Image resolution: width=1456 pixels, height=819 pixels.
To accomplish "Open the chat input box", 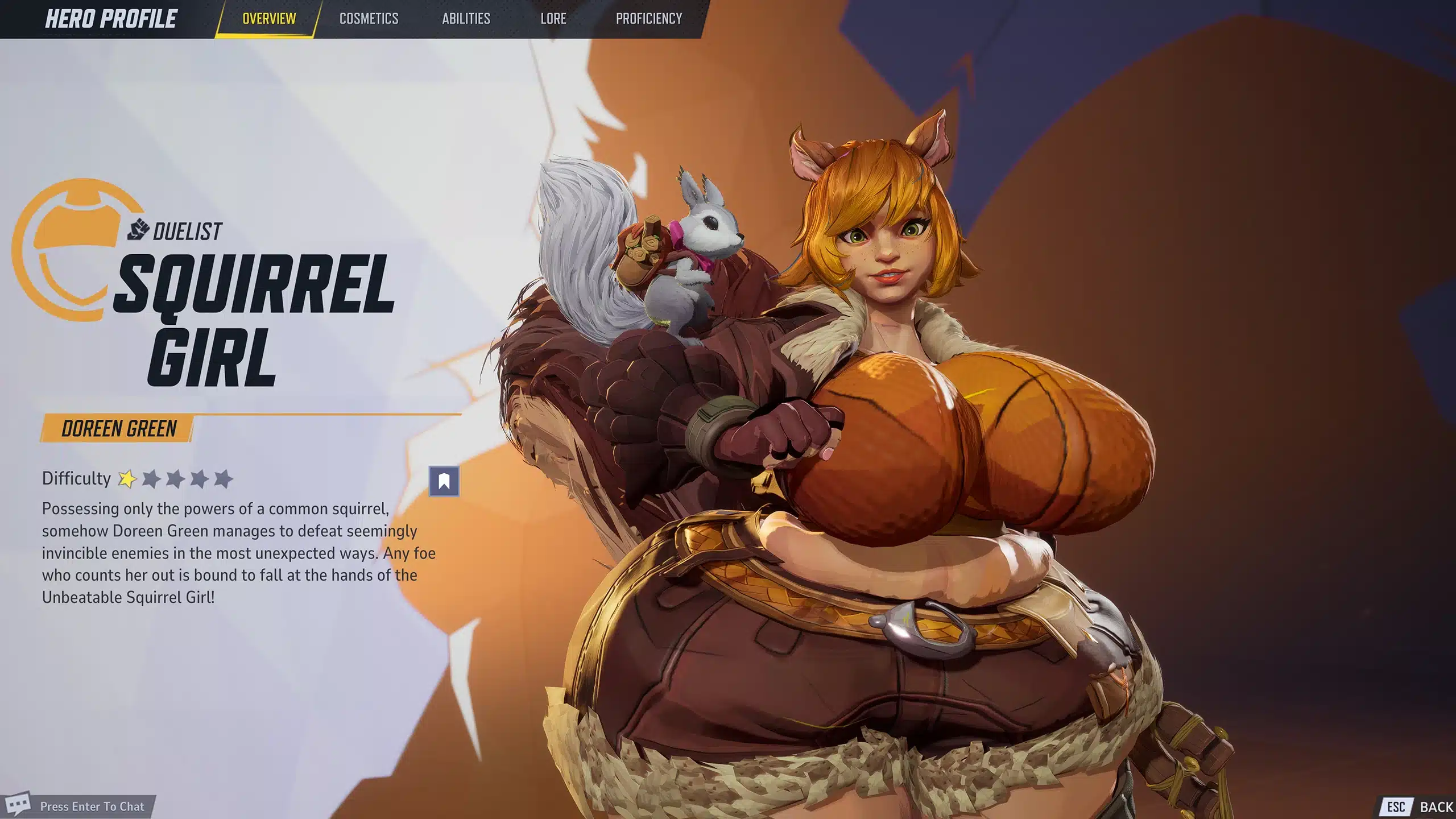I will pos(92,806).
